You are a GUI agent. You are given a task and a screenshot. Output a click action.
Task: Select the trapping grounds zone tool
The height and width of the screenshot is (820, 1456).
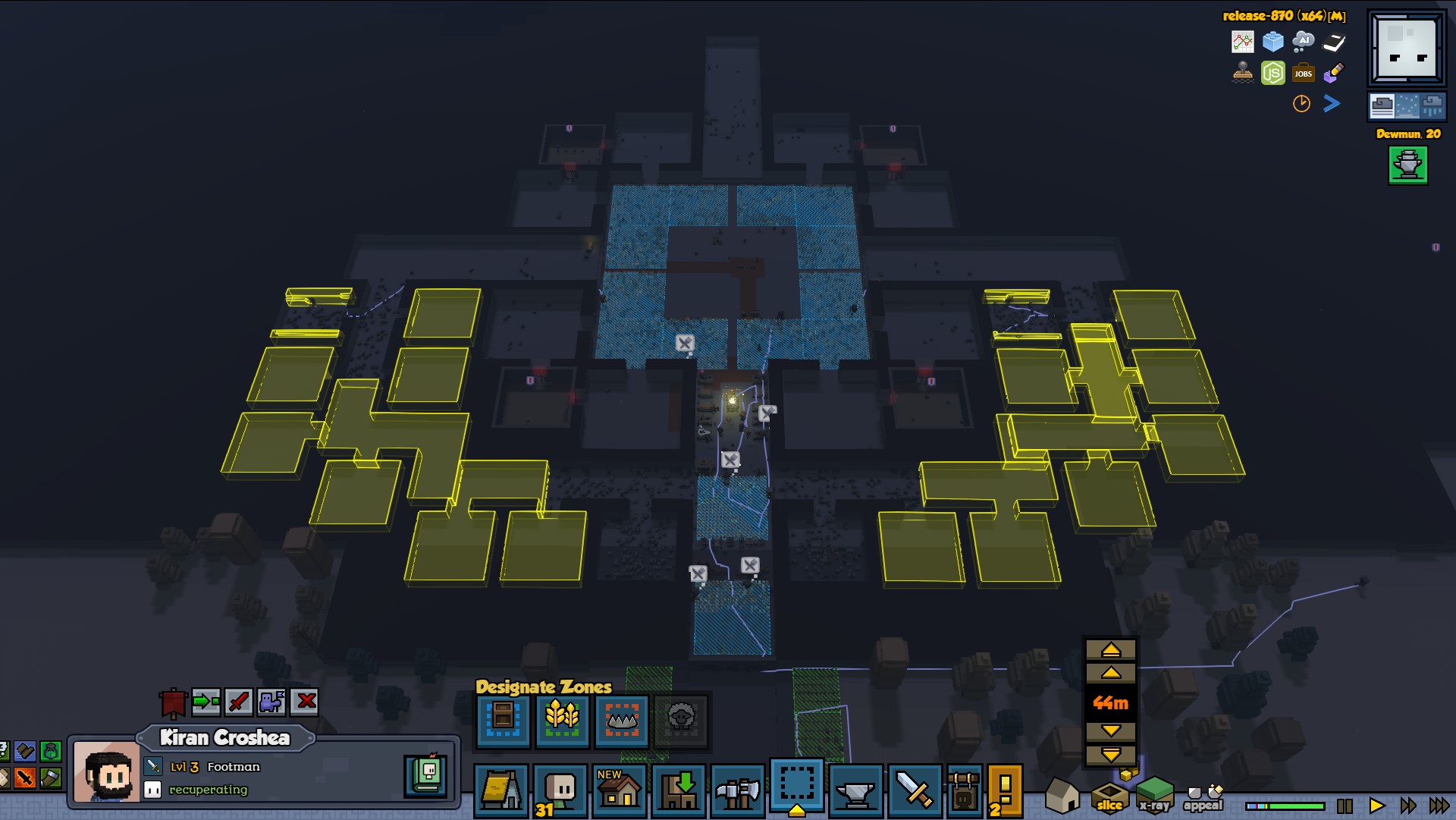(621, 719)
